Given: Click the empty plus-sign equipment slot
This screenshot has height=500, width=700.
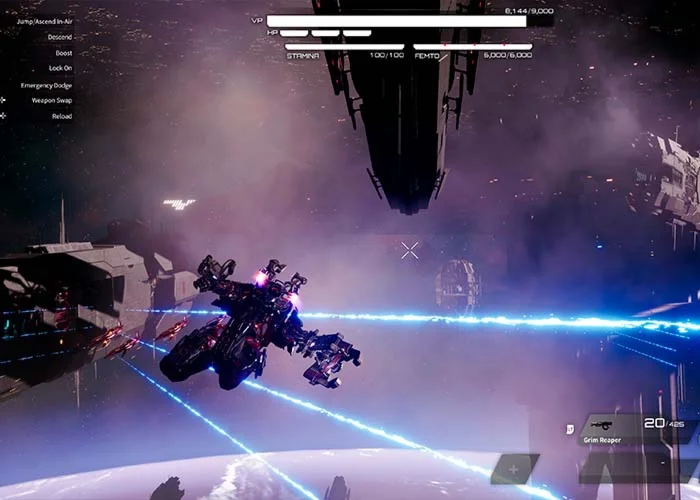Looking at the screenshot, I should [514, 468].
